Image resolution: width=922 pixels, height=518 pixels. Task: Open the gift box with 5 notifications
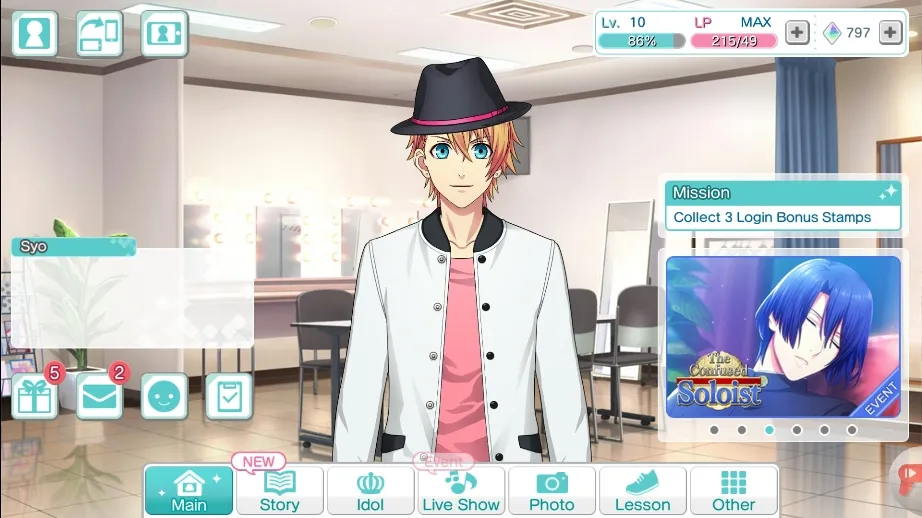click(35, 397)
